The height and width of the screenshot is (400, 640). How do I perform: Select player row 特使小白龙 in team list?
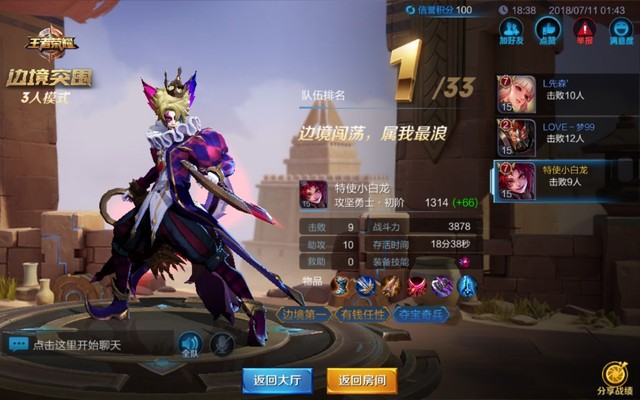pyautogui.click(x=565, y=180)
